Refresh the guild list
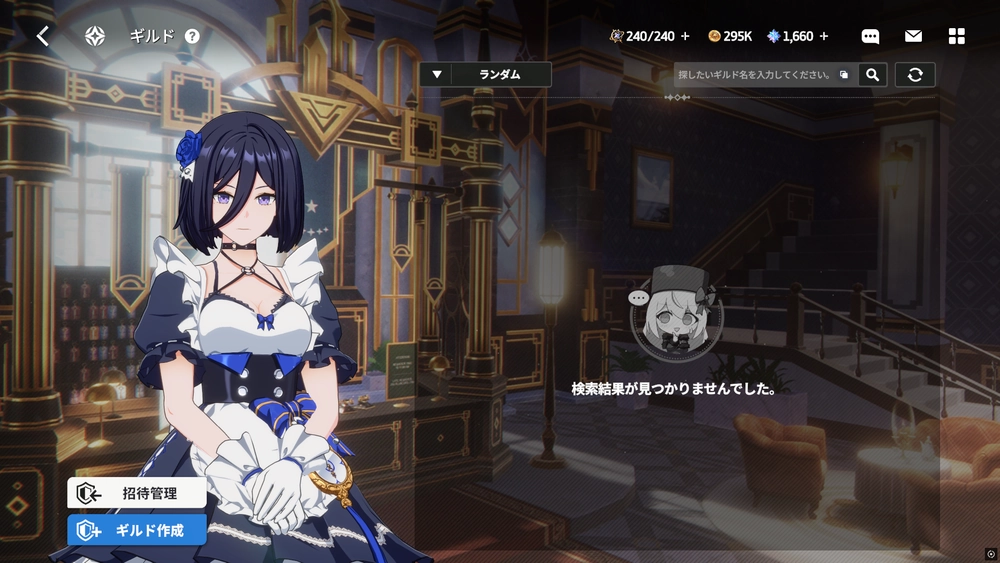Image resolution: width=1000 pixels, height=563 pixels. pyautogui.click(x=915, y=75)
